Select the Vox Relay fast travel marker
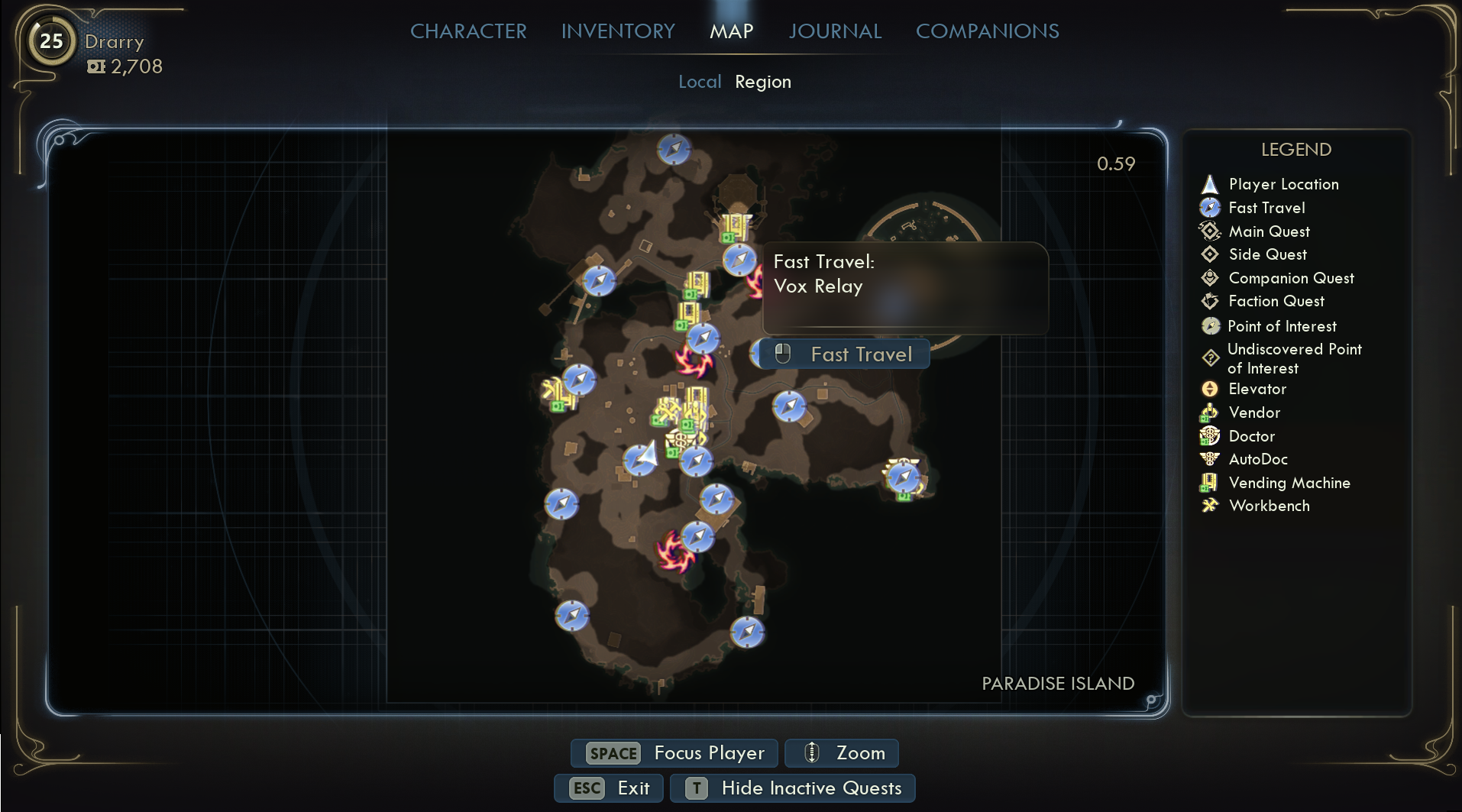1462x812 pixels. coord(739,260)
